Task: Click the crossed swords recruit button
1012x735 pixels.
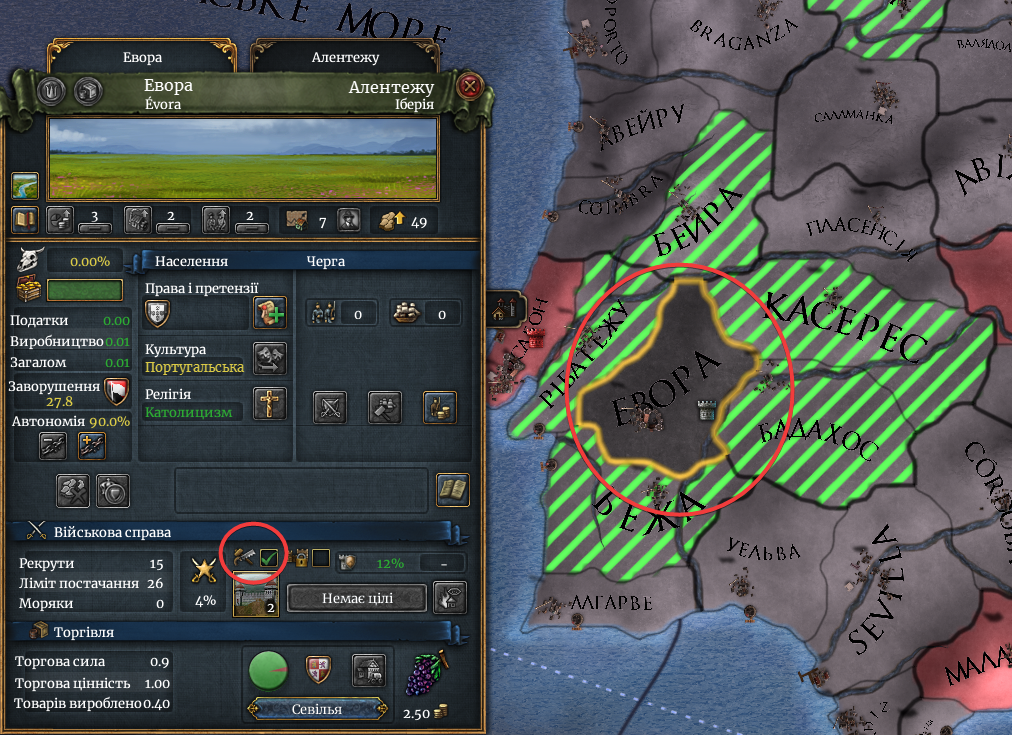Action: click(x=330, y=405)
